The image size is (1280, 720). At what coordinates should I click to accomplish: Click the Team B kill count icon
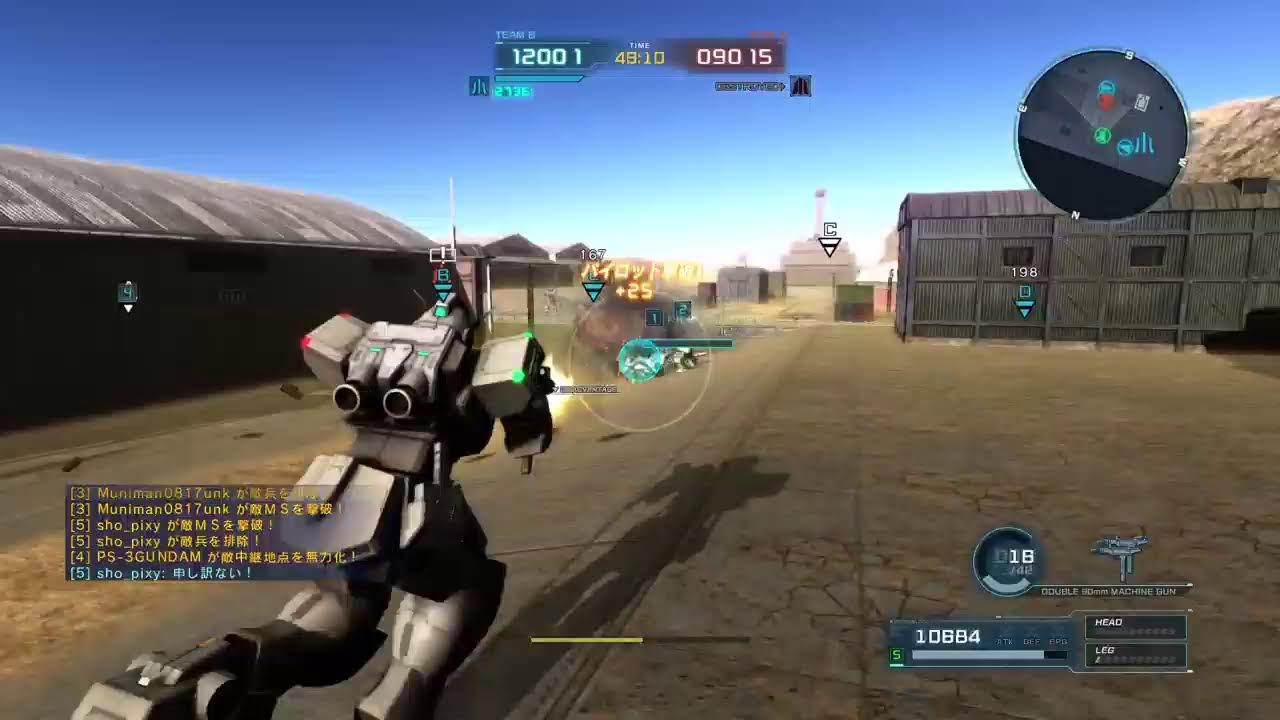point(480,86)
